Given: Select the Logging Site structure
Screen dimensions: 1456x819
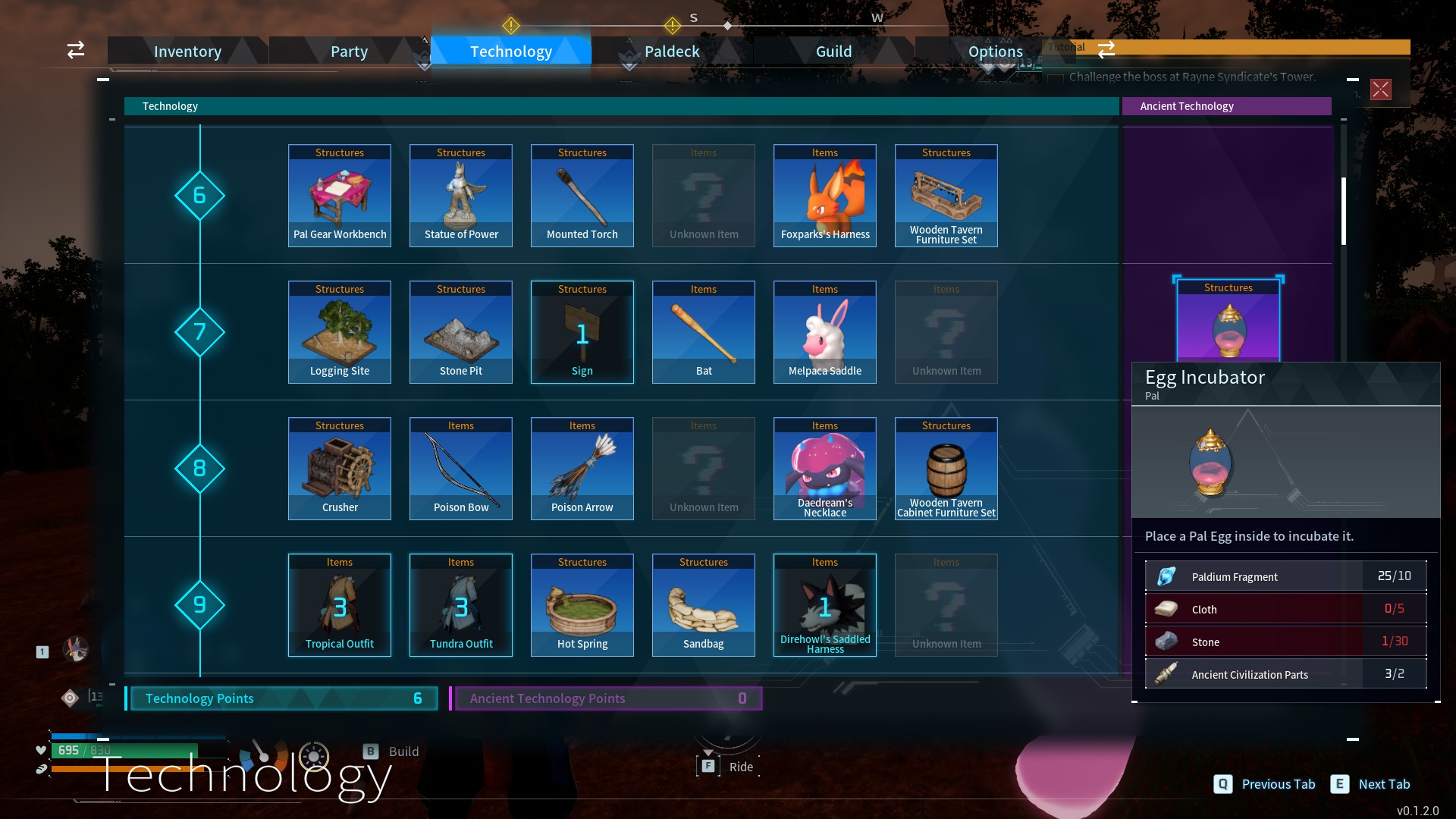Looking at the screenshot, I should click(340, 332).
